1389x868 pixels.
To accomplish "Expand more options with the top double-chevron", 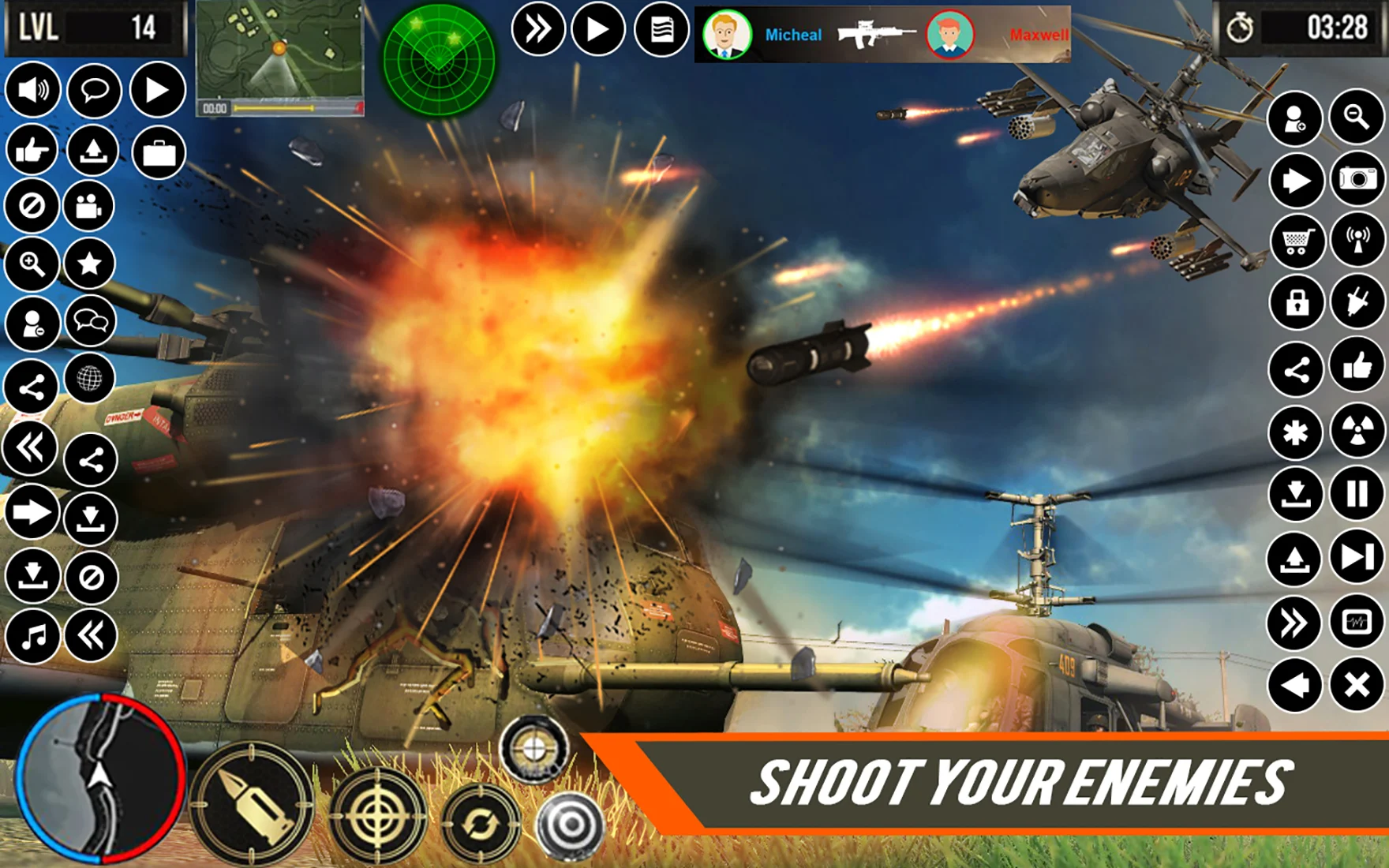I will [541, 28].
